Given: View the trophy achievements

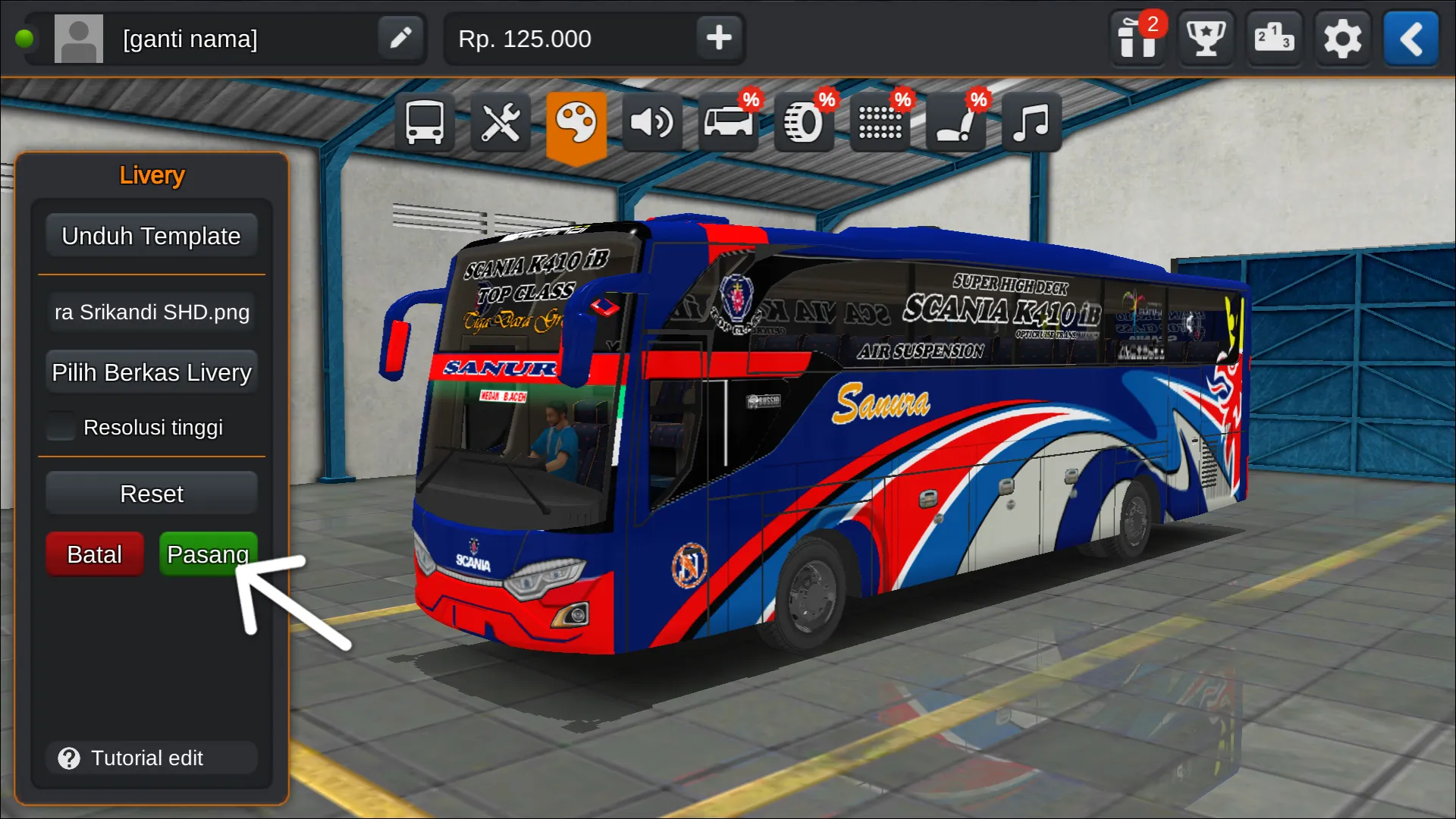Looking at the screenshot, I should click(x=1205, y=39).
